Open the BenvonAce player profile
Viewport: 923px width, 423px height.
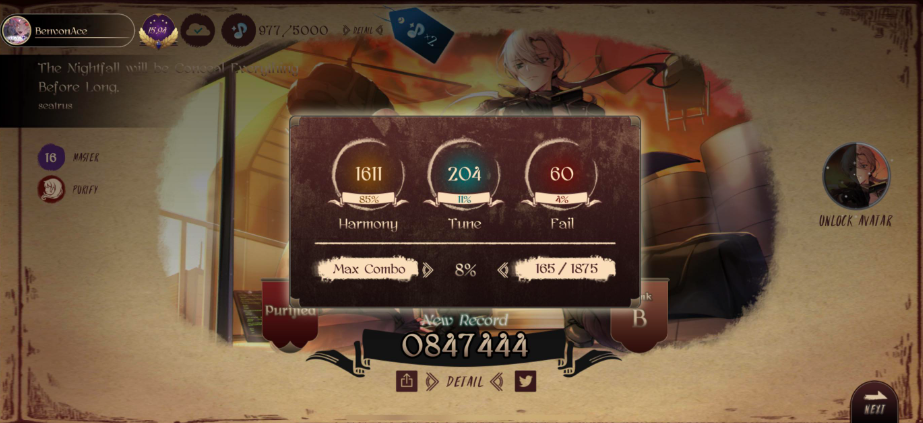pyautogui.click(x=68, y=30)
